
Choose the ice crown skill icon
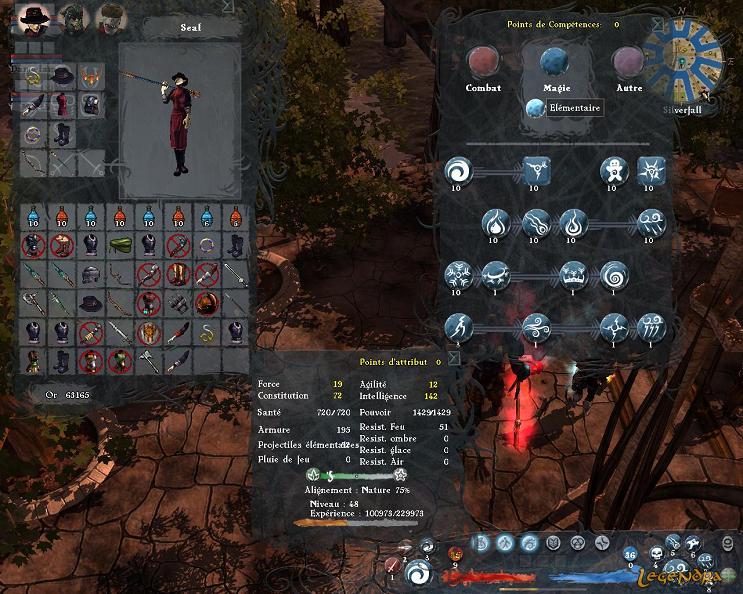point(574,274)
